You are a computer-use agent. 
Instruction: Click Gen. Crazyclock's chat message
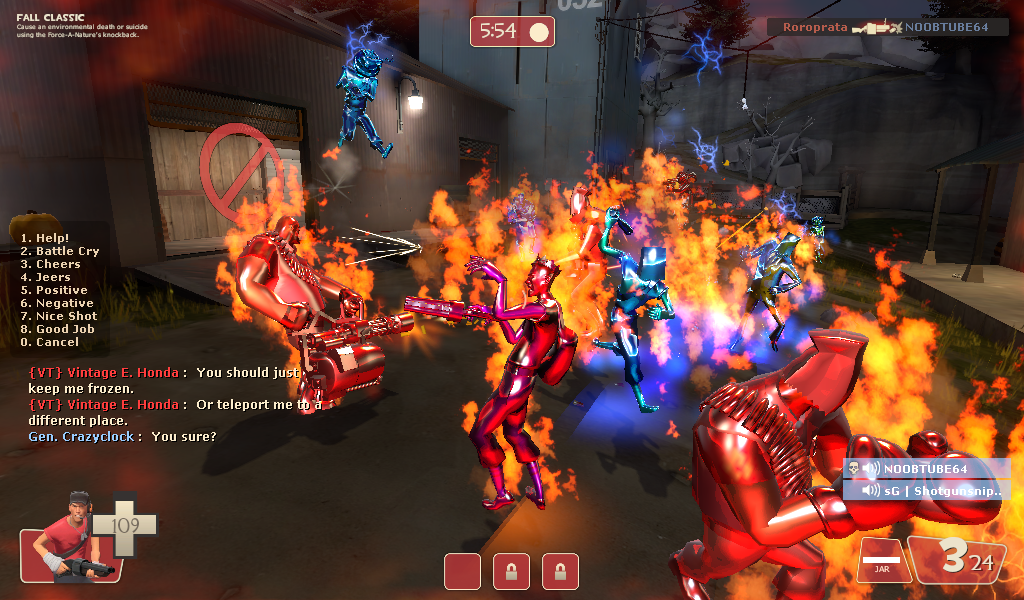(x=122, y=437)
